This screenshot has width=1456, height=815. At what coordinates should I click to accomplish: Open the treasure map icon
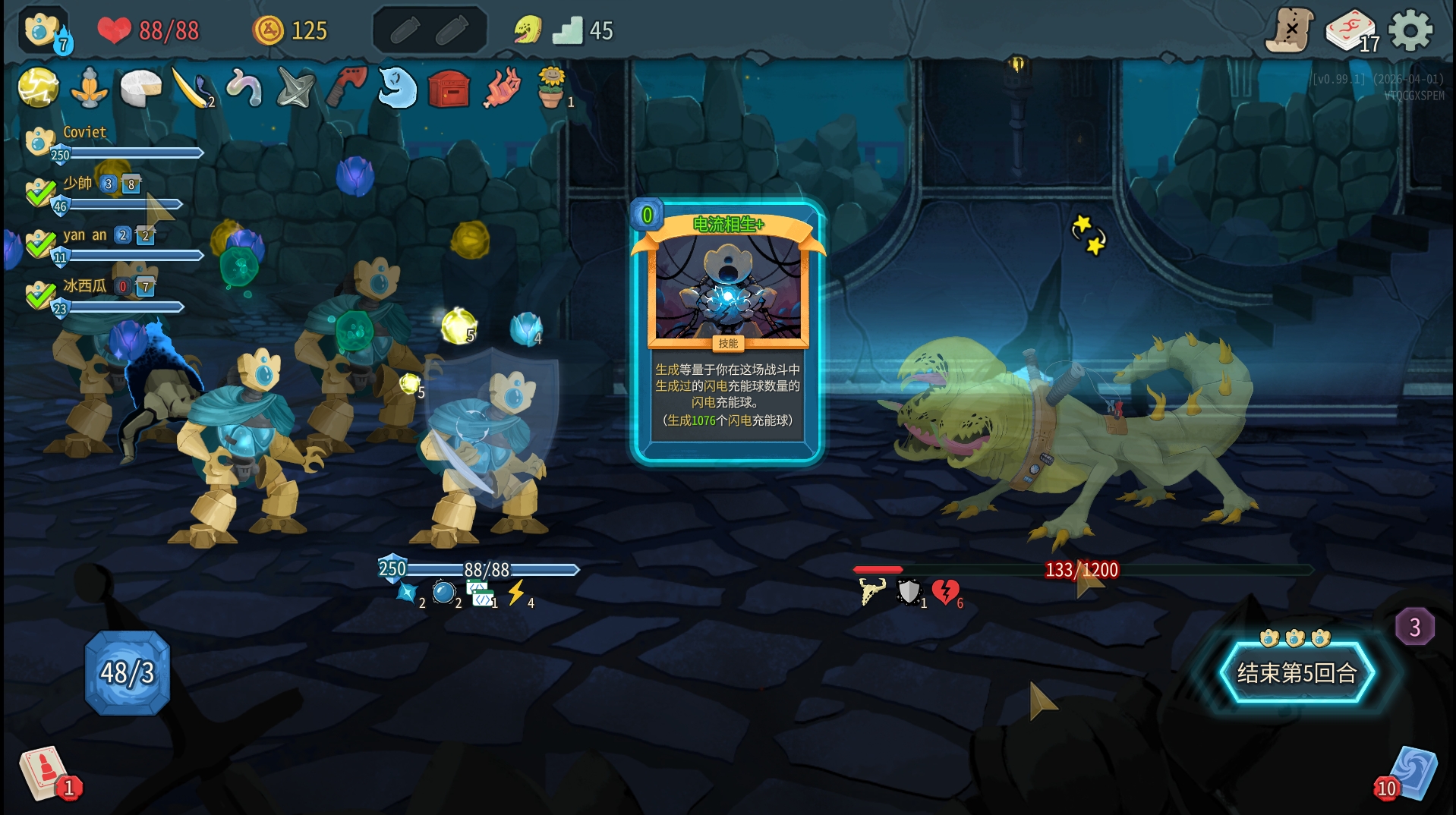tap(1289, 31)
